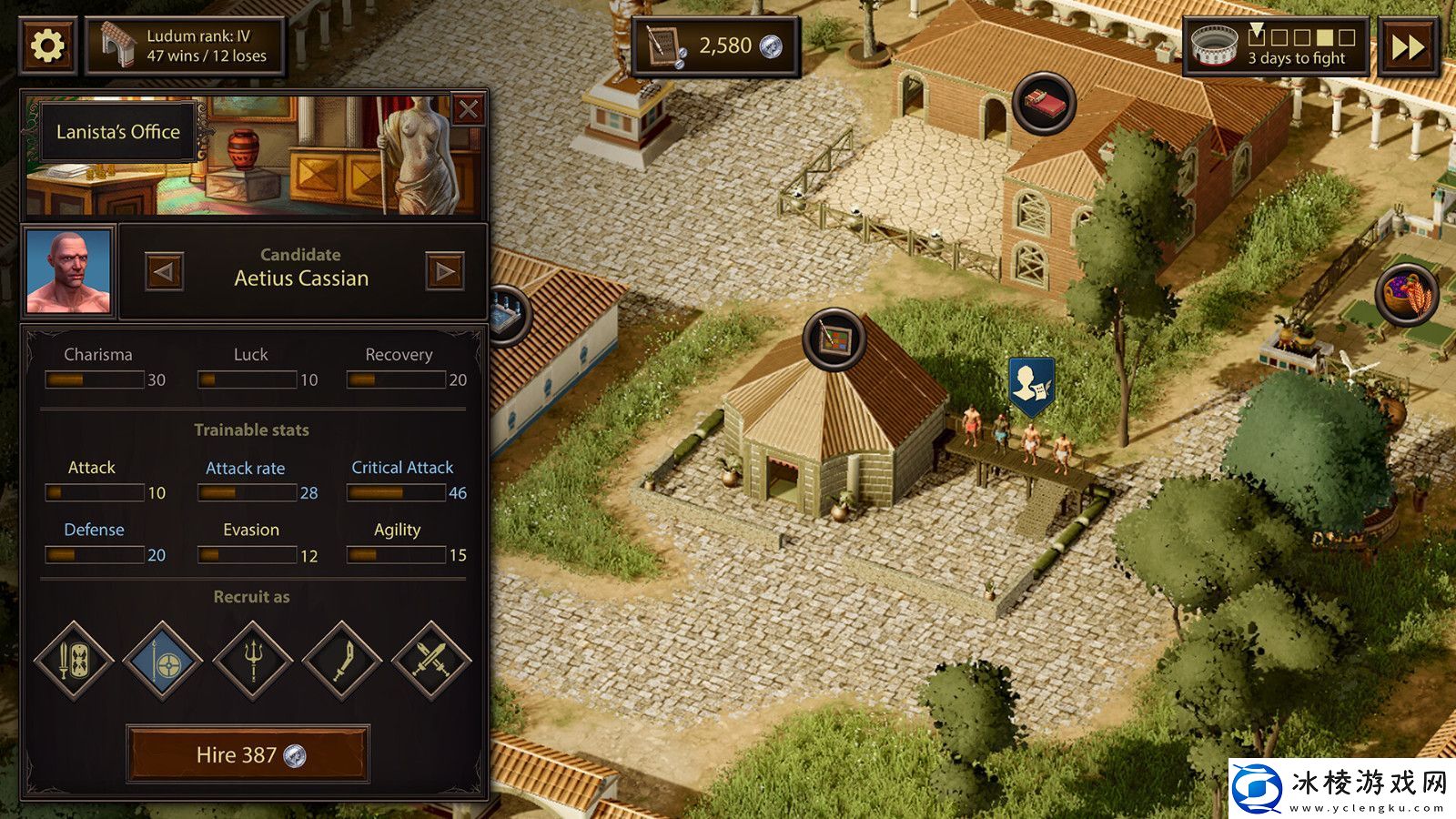Click the recruit shield marker near the gladiators
The image size is (1456, 819).
1033,382
